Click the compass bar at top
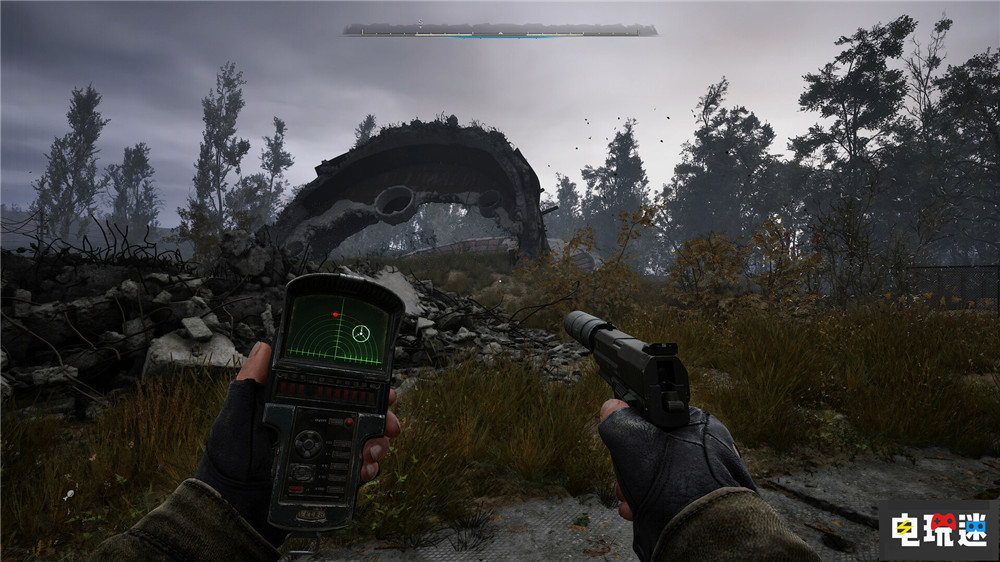Screen dimensions: 1000x562 pyautogui.click(x=500, y=30)
